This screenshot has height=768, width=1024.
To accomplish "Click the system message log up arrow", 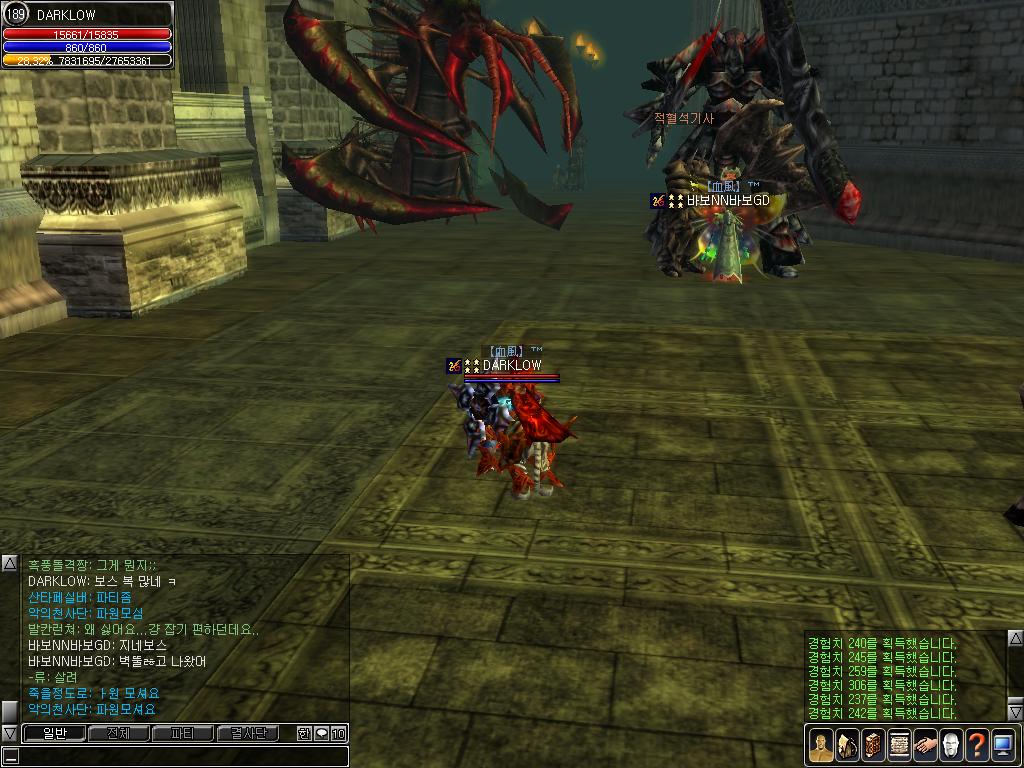I will 1015,638.
